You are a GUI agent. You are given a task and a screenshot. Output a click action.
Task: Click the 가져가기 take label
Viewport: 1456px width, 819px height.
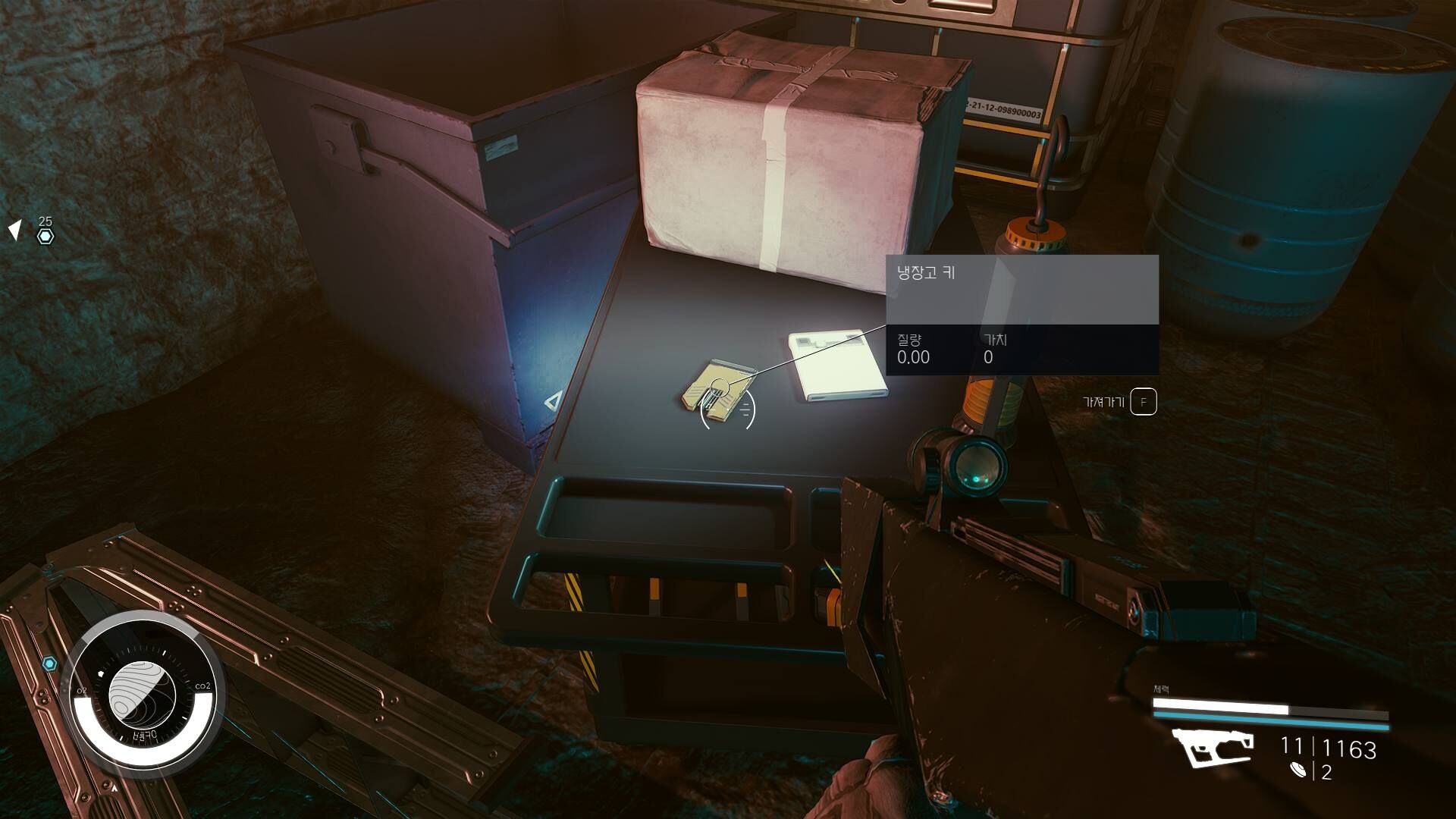point(1103,402)
